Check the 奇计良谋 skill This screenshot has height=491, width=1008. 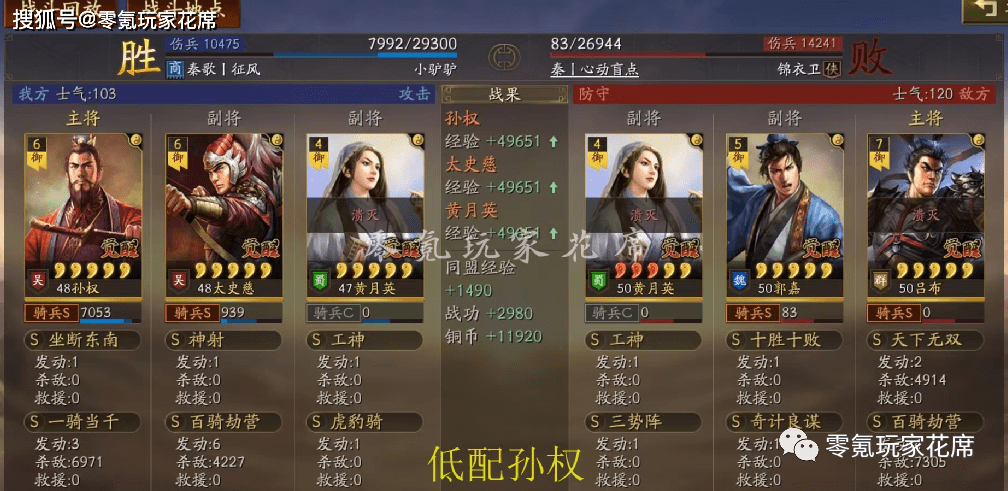[x=783, y=422]
